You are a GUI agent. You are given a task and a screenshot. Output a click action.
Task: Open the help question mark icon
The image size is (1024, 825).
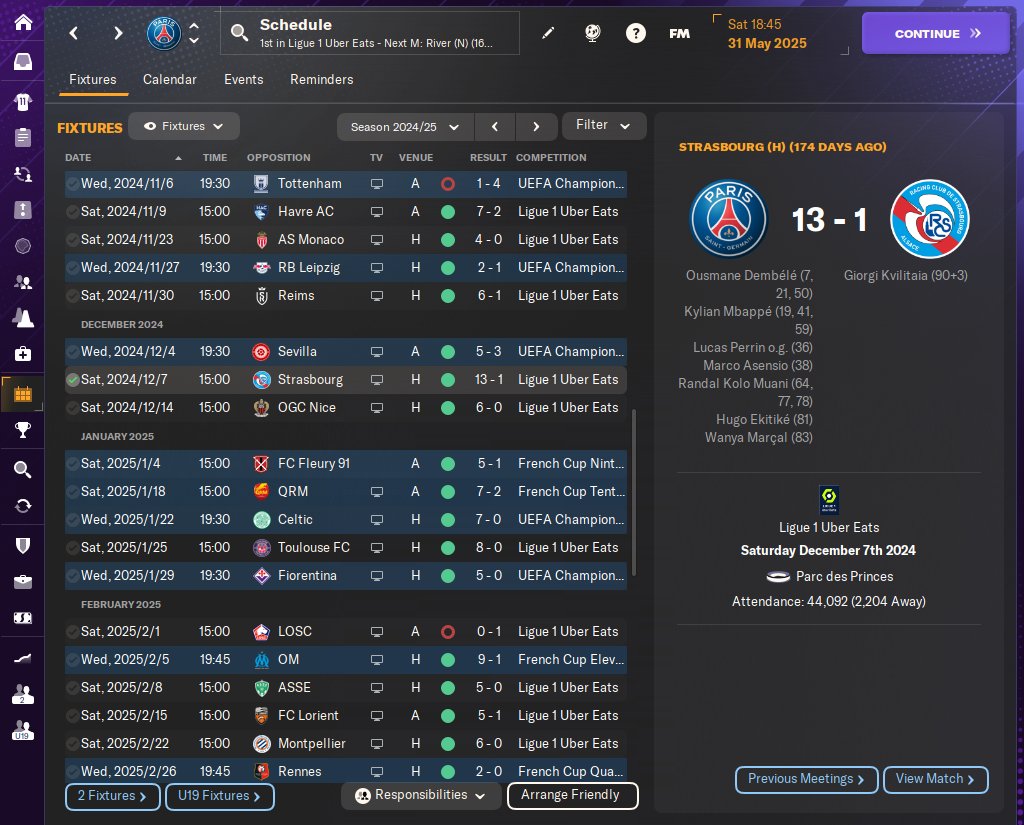click(x=635, y=33)
